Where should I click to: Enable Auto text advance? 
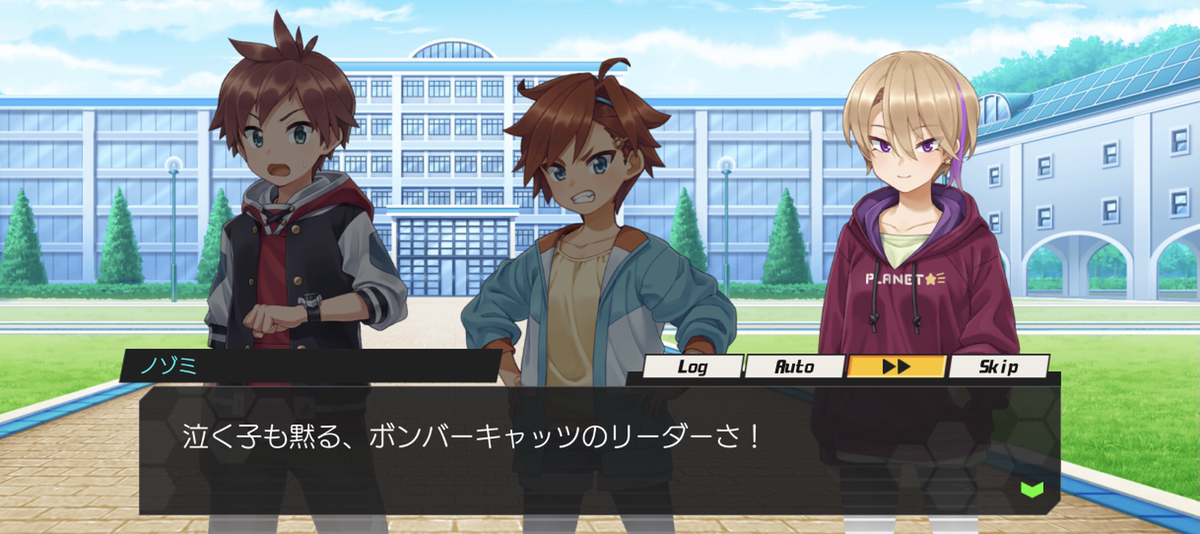click(x=795, y=367)
